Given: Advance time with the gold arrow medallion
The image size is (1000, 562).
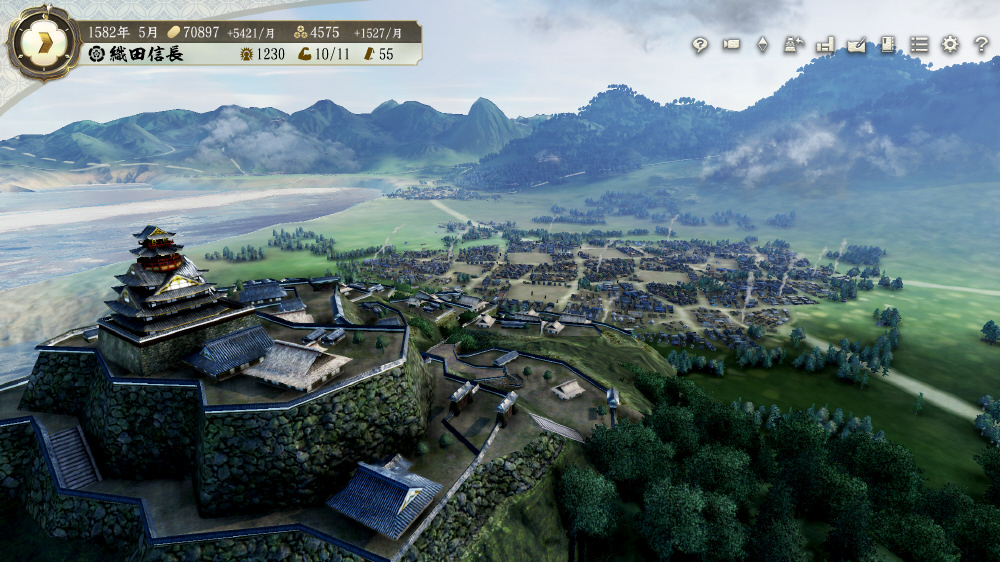Looking at the screenshot, I should (43, 44).
